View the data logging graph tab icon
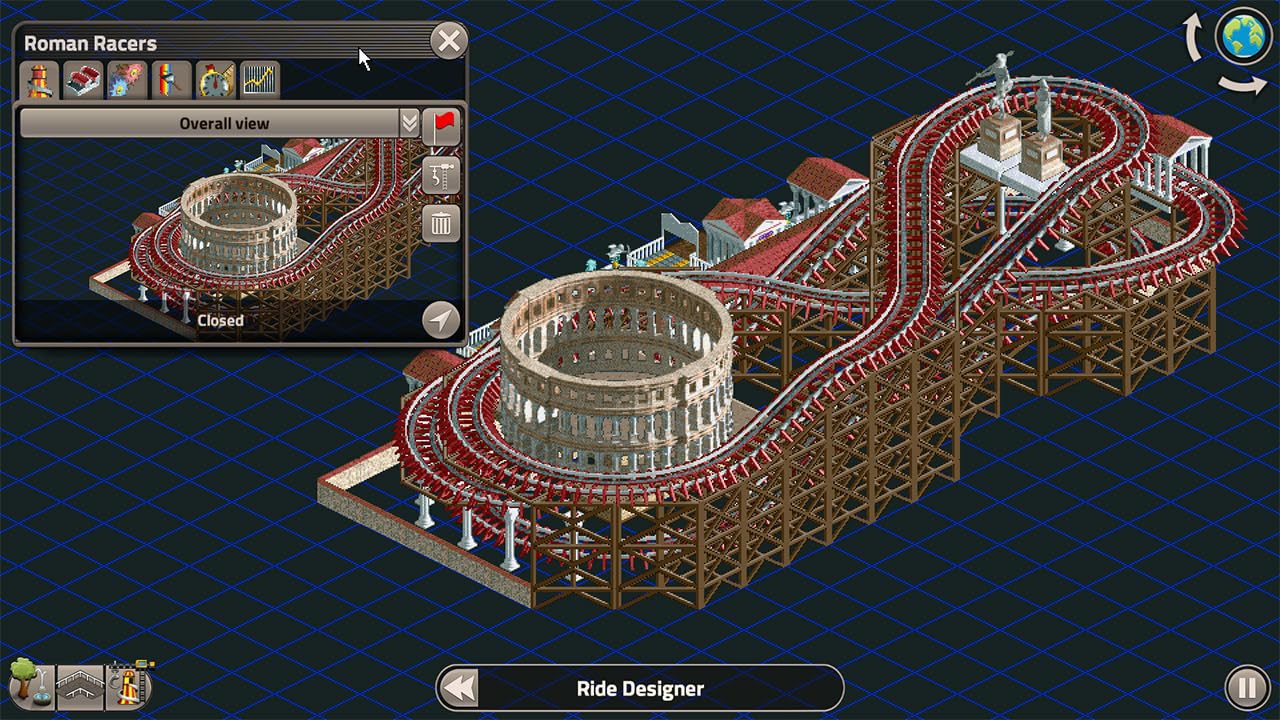 point(258,78)
